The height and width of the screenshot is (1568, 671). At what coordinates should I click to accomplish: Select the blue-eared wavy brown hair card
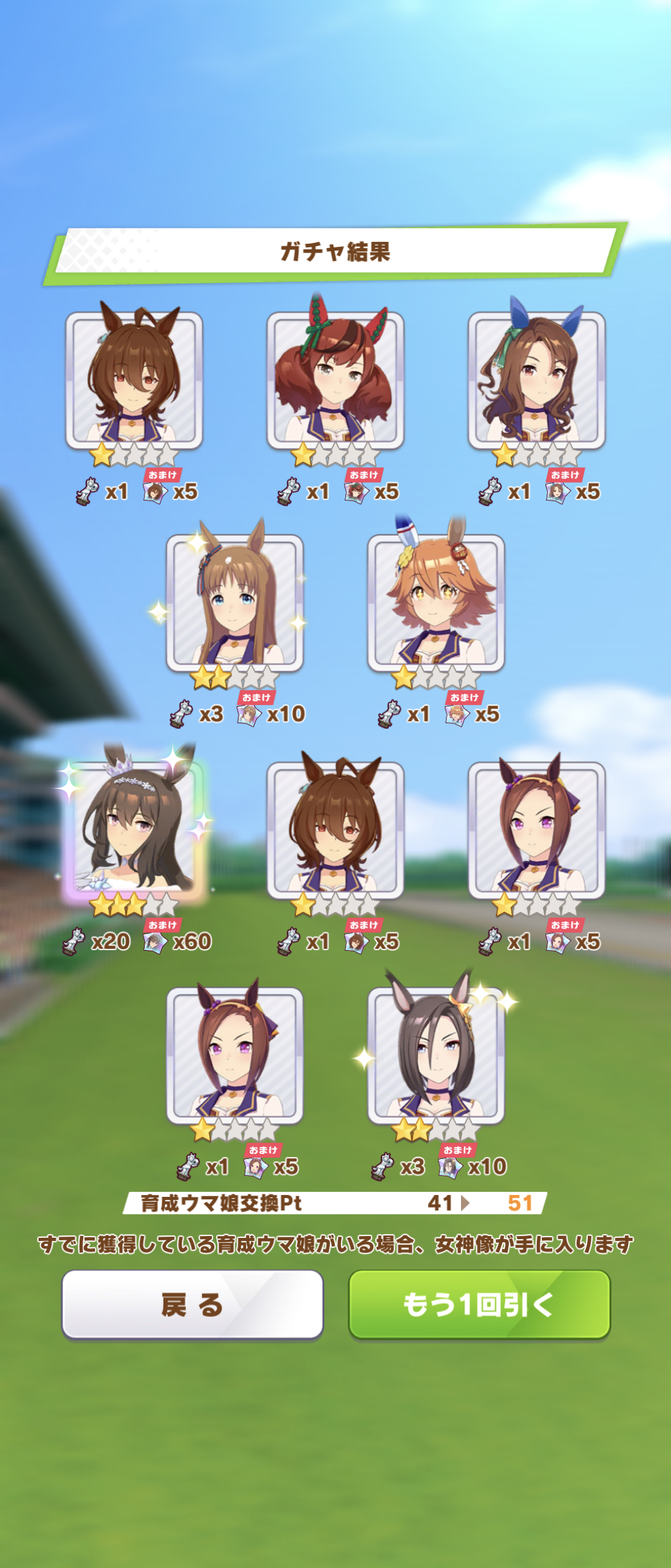[x=536, y=380]
